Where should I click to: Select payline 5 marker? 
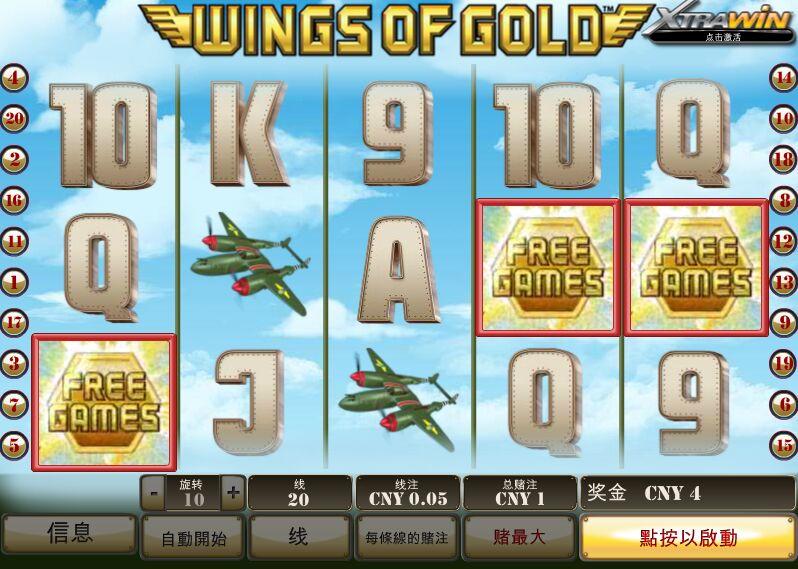14,445
